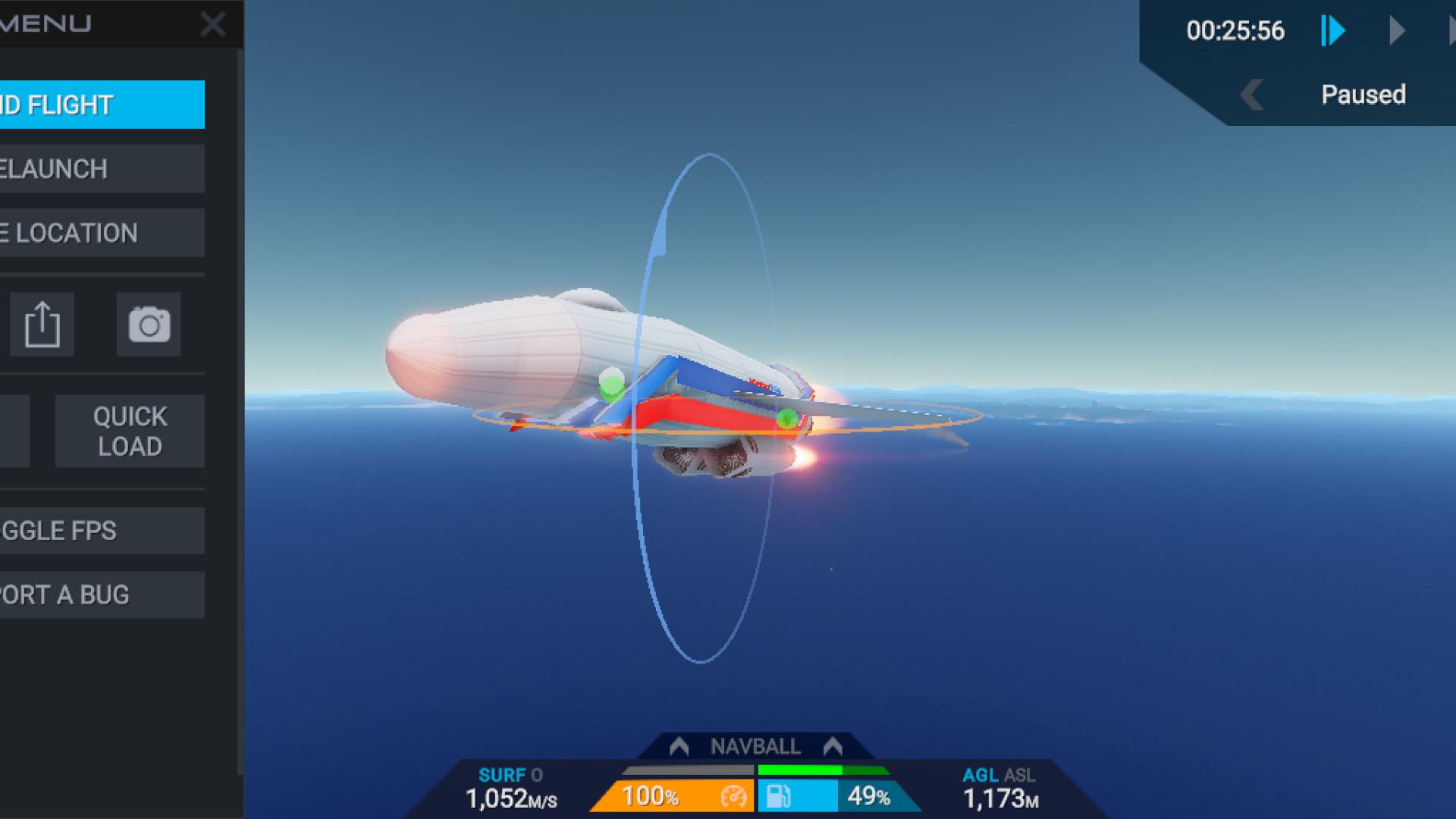The width and height of the screenshot is (1456, 819).
Task: Take a screenshot with the camera icon
Action: point(149,325)
